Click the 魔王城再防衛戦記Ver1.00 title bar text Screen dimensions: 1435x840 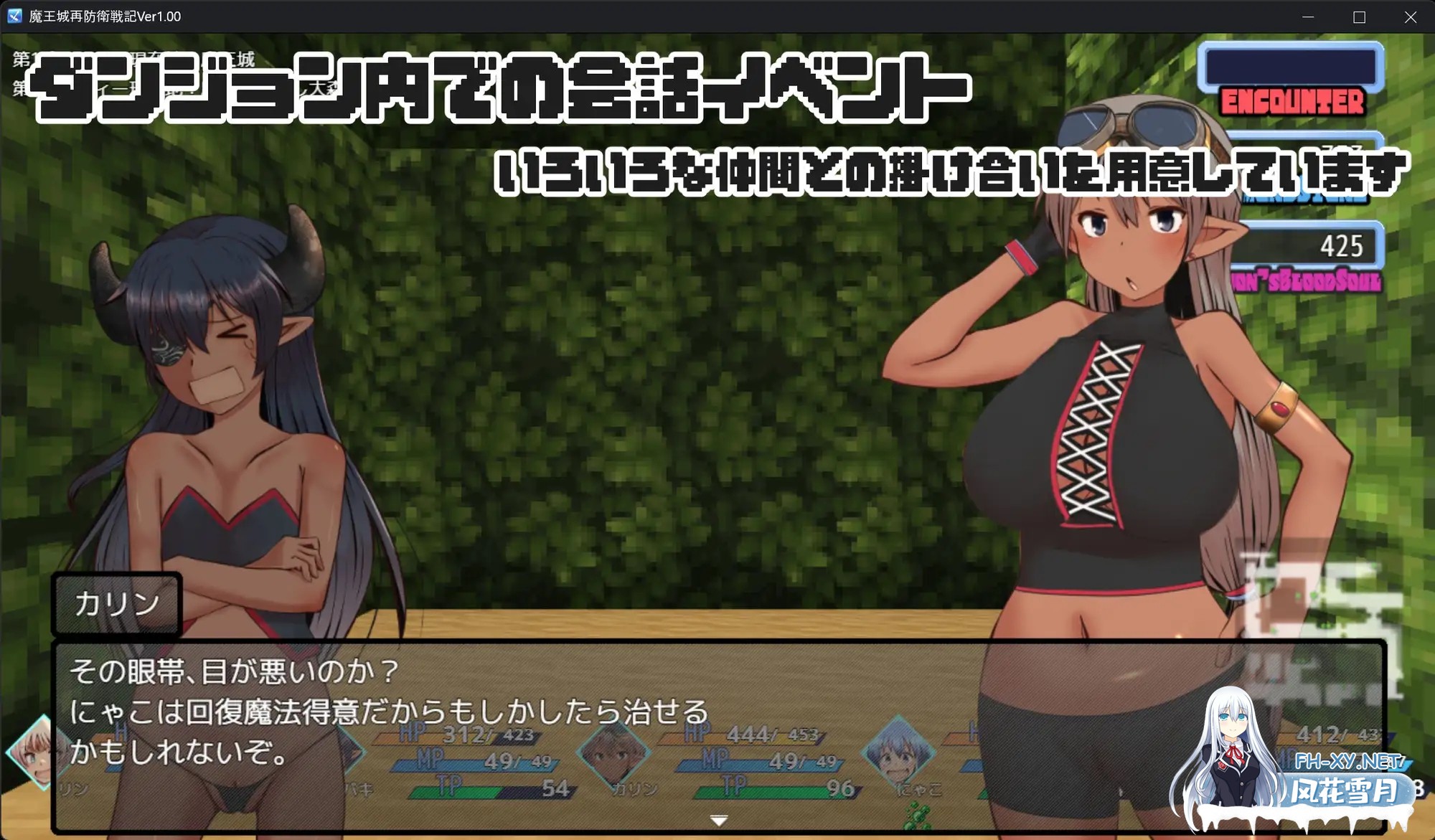click(x=105, y=16)
